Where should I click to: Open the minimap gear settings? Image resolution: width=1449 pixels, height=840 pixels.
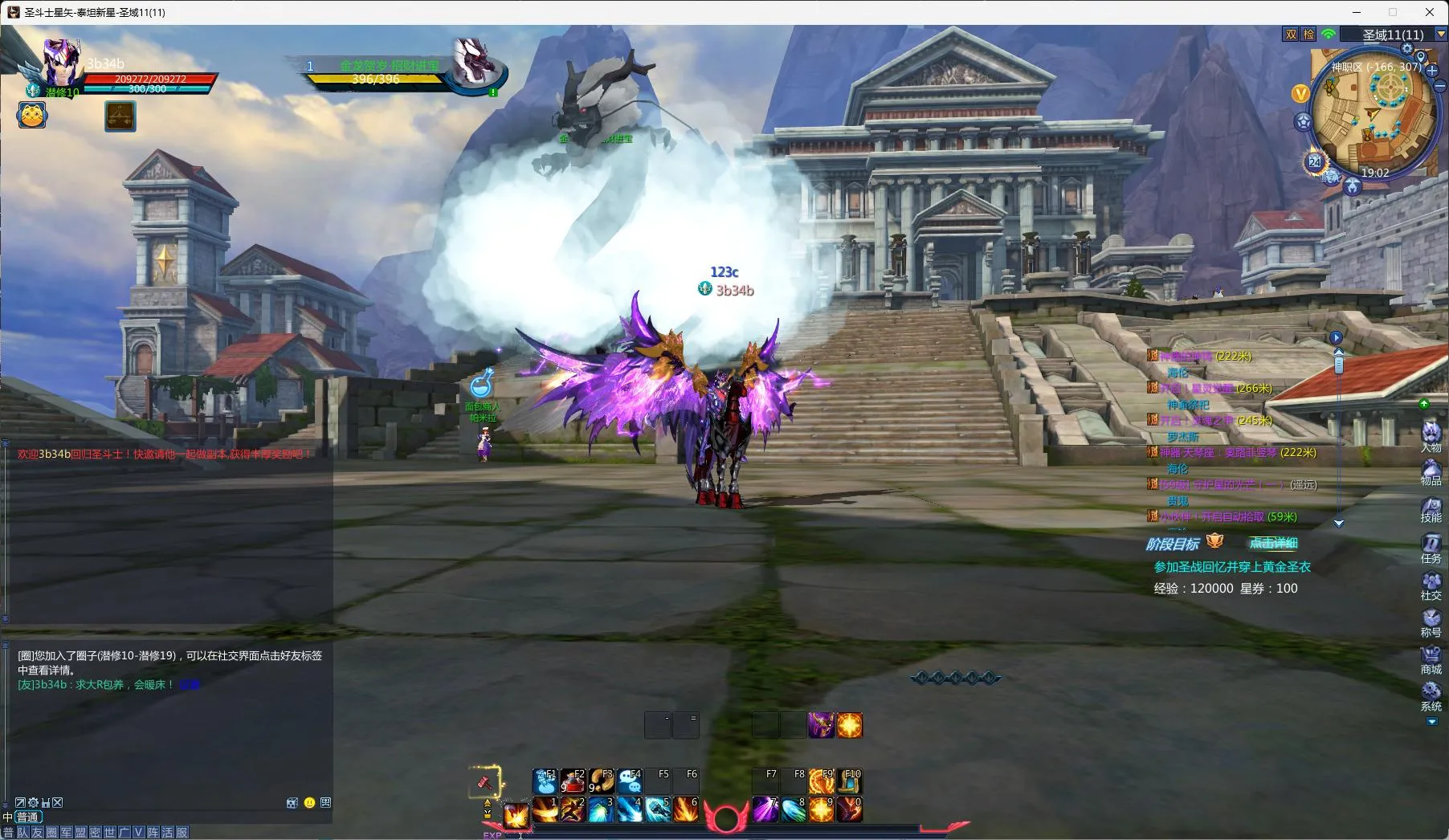coord(1406,48)
